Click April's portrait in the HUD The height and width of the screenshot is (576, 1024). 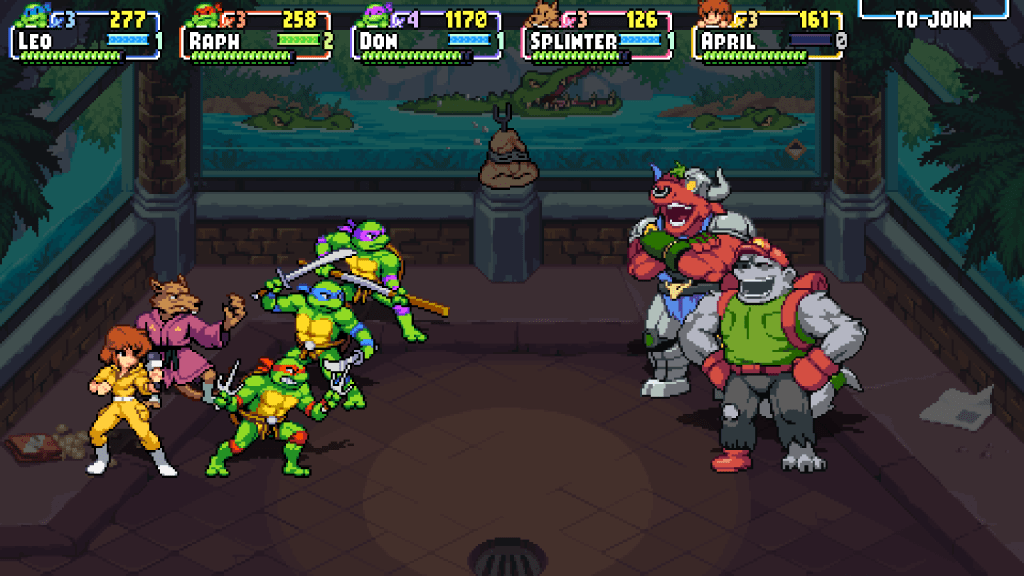pos(713,16)
